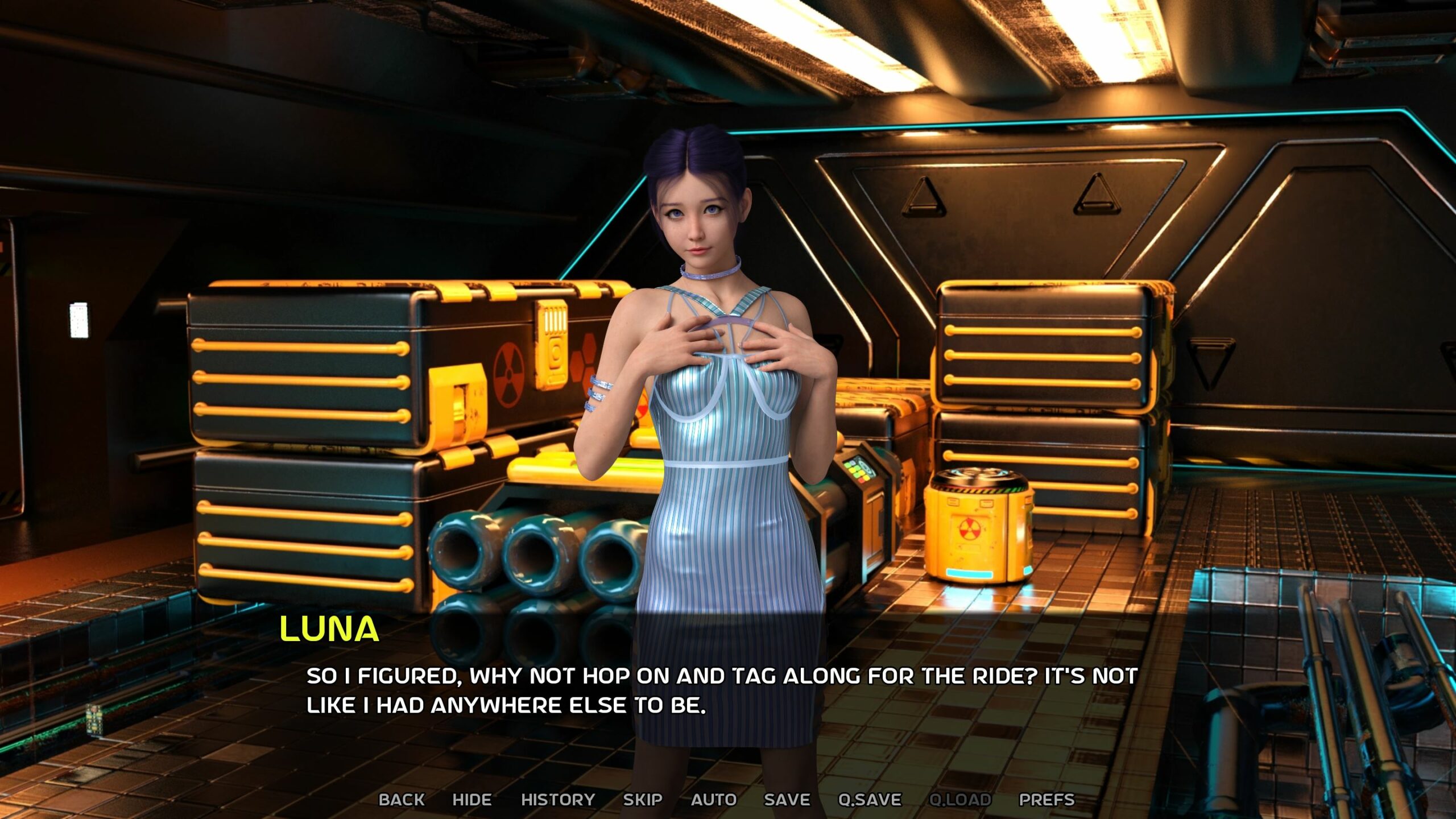The width and height of the screenshot is (1456, 819).
Task: Click the greyed-out Q.Load button
Action: 959,799
